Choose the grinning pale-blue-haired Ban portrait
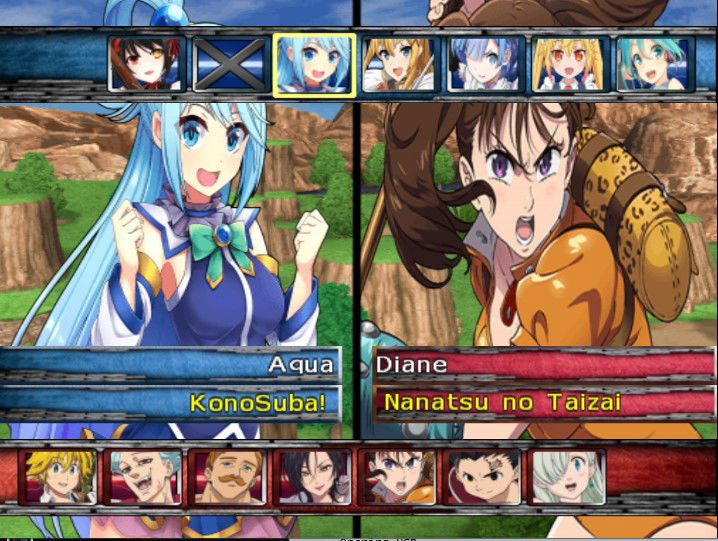Screen dimensions: 718x541 click(145, 476)
